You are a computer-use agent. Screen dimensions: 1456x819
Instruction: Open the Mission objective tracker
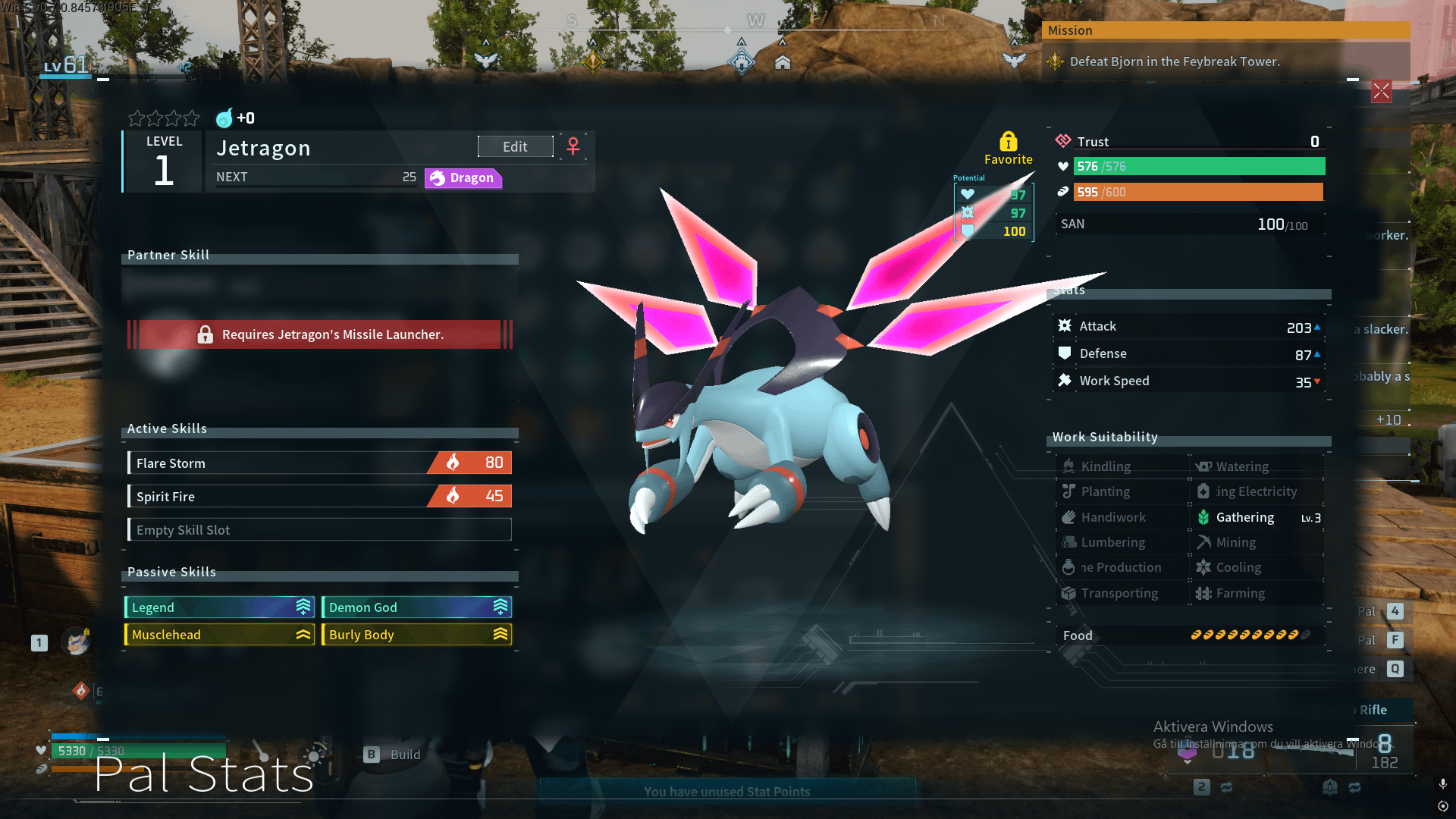1174,61
